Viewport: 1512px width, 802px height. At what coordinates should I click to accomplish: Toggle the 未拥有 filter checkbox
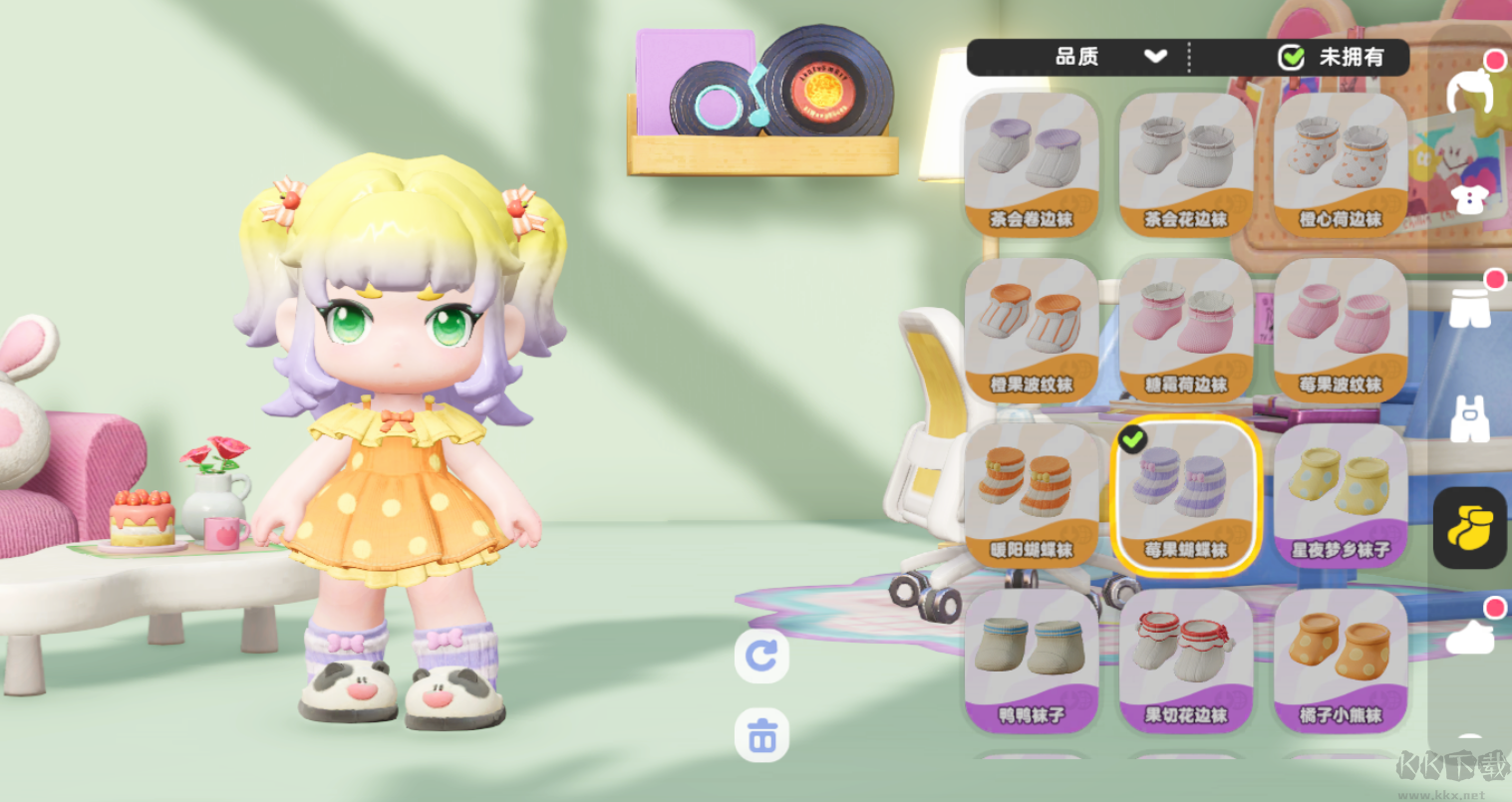1292,58
